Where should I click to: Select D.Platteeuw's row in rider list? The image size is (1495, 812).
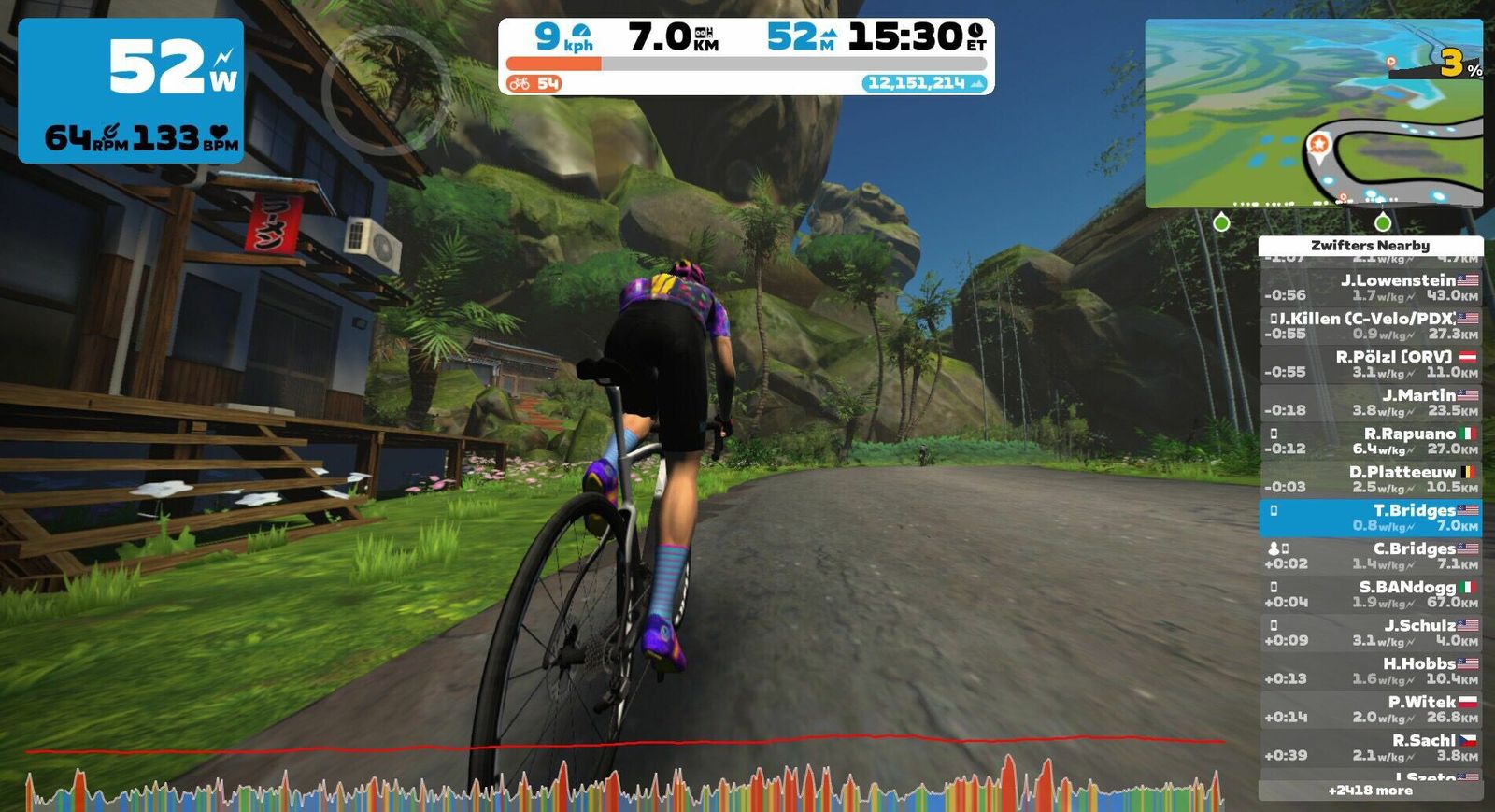click(x=1371, y=479)
